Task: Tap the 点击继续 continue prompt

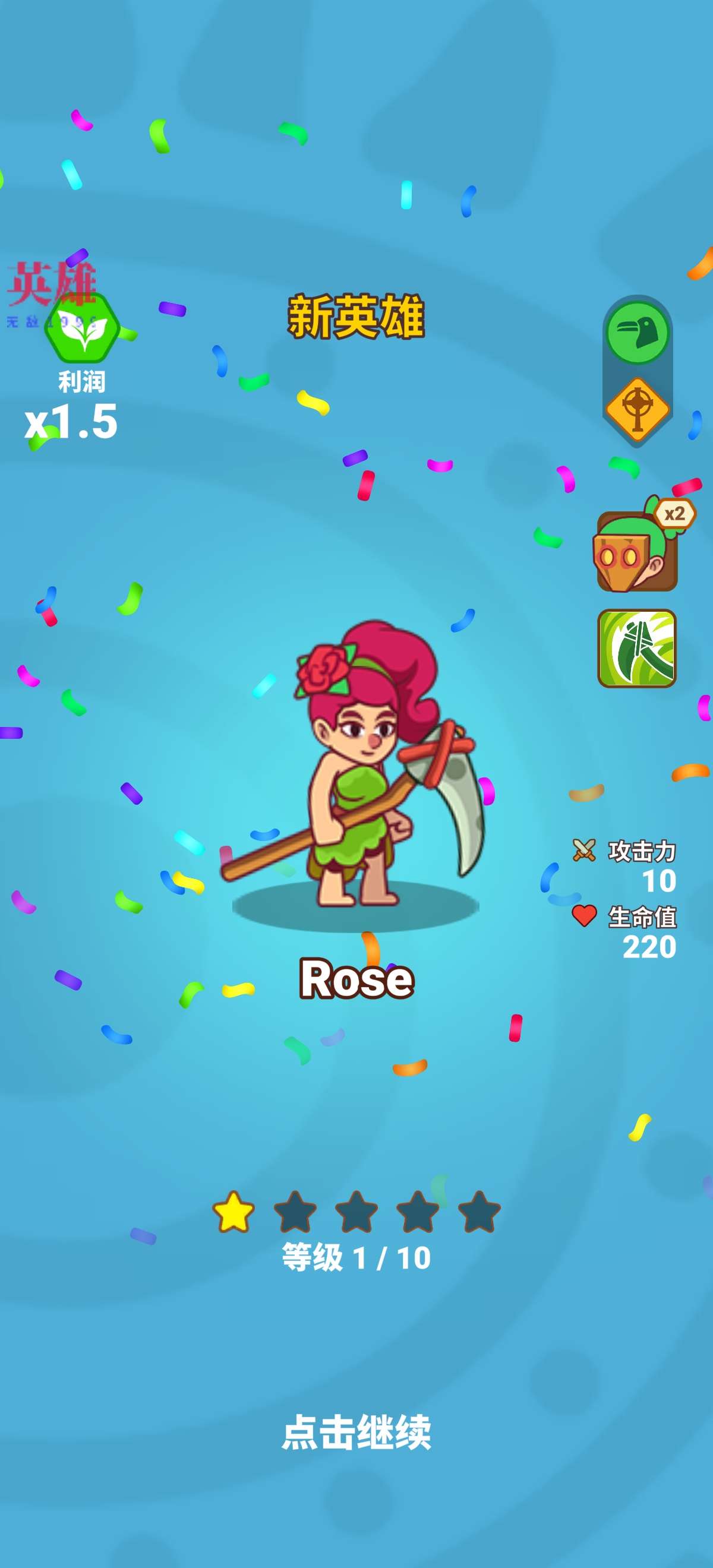Action: click(x=356, y=1432)
